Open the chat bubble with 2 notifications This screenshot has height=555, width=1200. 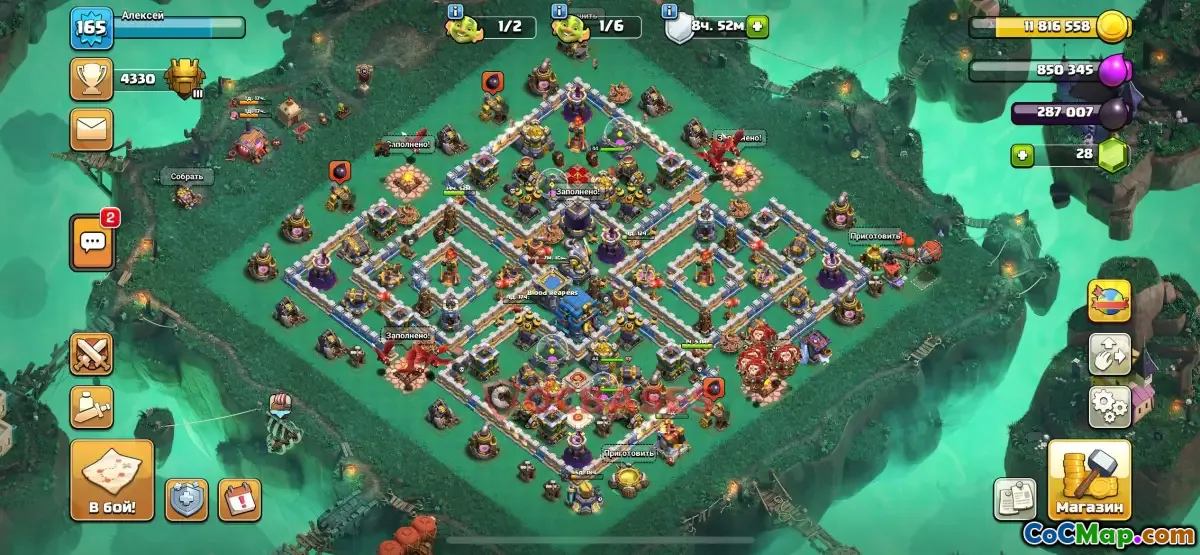pos(92,241)
